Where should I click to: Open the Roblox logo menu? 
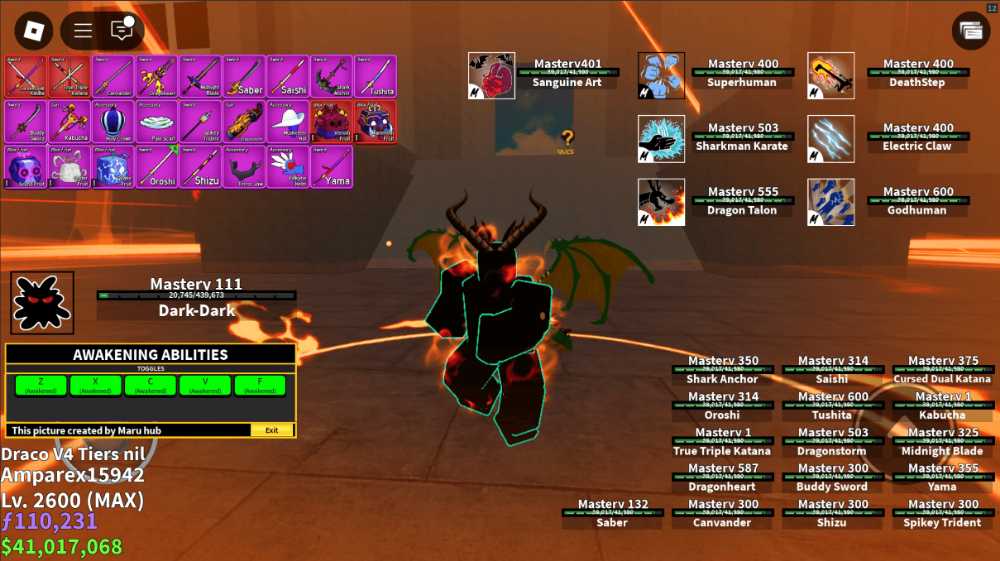pos(36,31)
